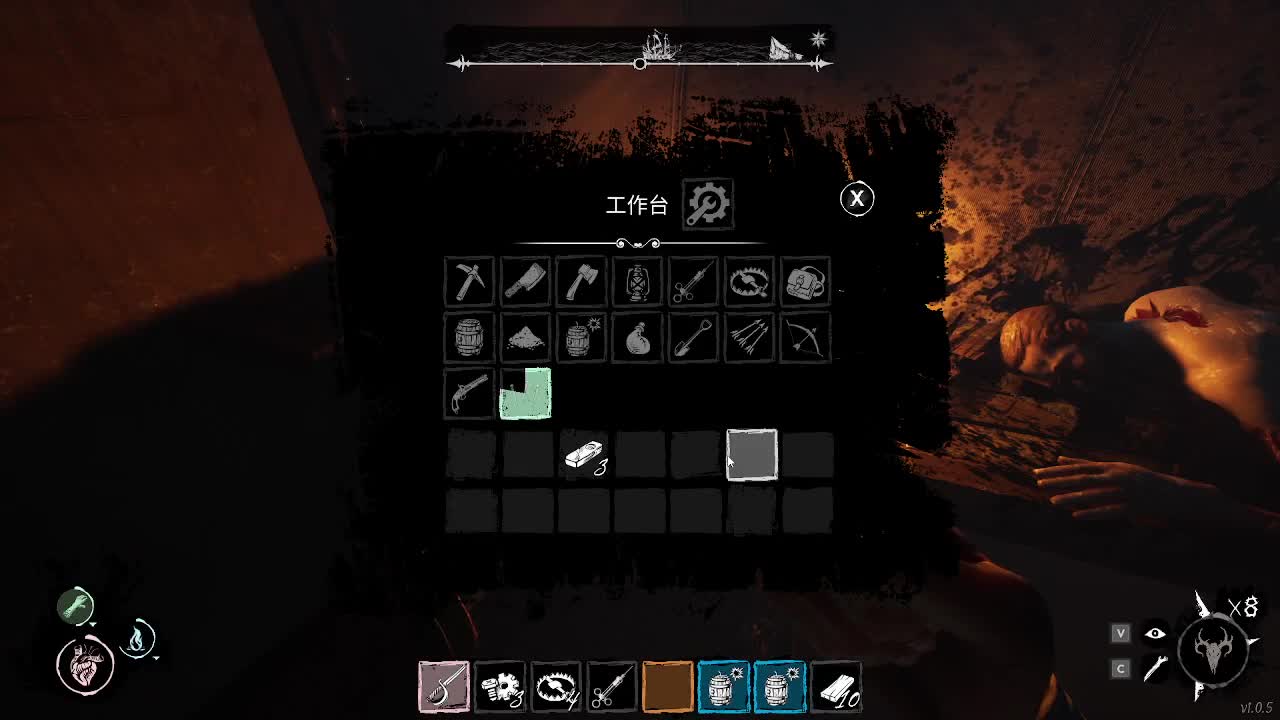Viewport: 1280px width, 720px height.
Task: Choose the flintlock pistol recipe
Action: (469, 394)
